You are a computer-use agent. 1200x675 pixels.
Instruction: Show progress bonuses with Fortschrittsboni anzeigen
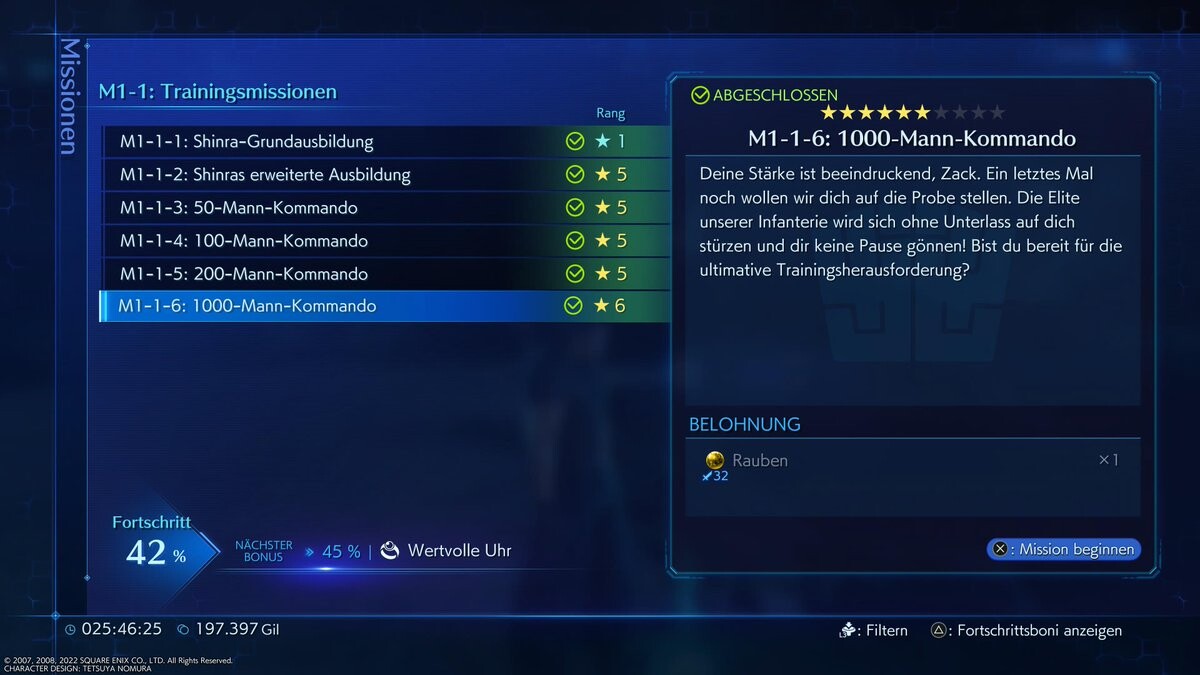point(1027,631)
